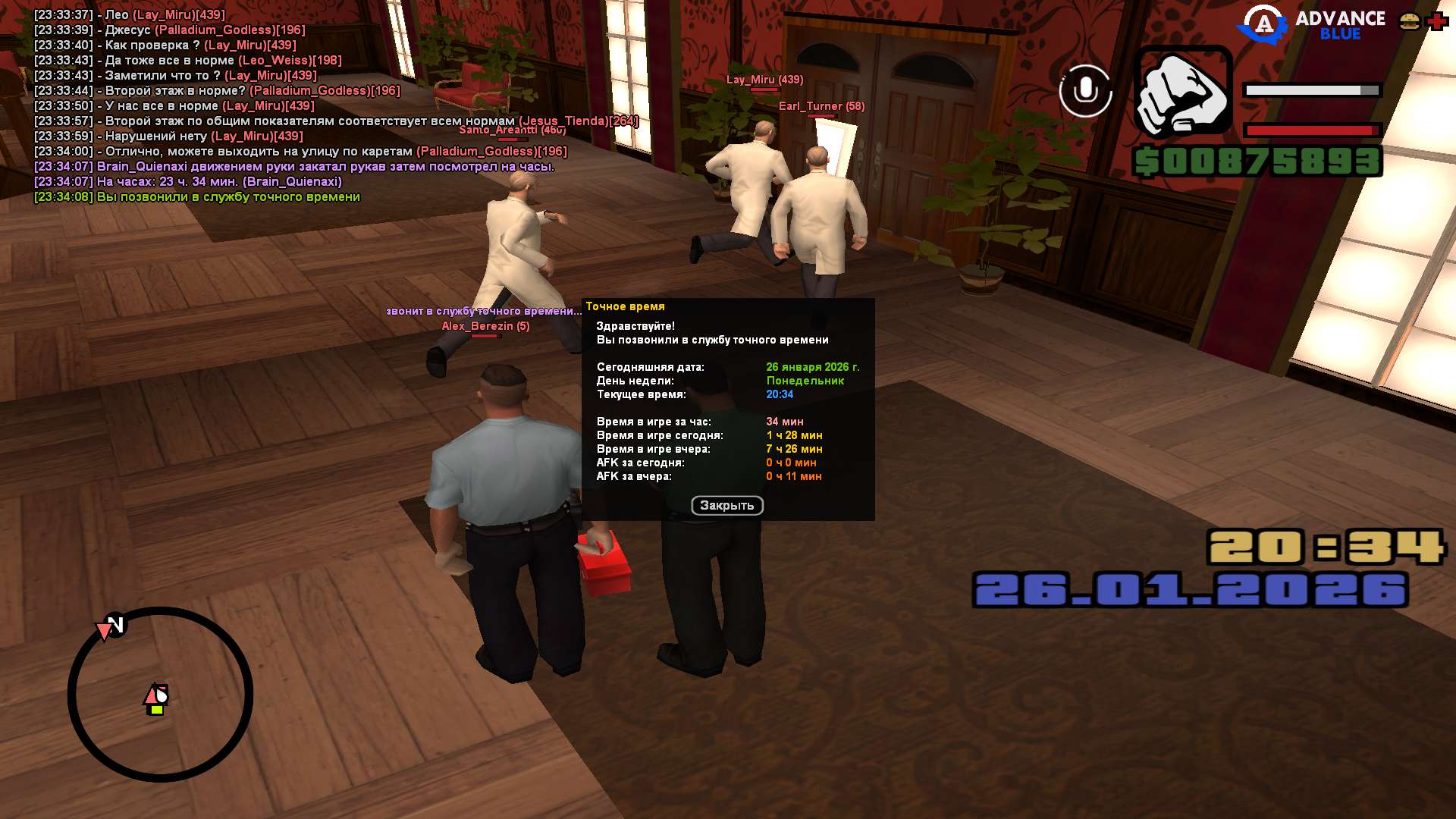Click the fist weapon icon
The width and height of the screenshot is (1456, 819).
(x=1183, y=92)
